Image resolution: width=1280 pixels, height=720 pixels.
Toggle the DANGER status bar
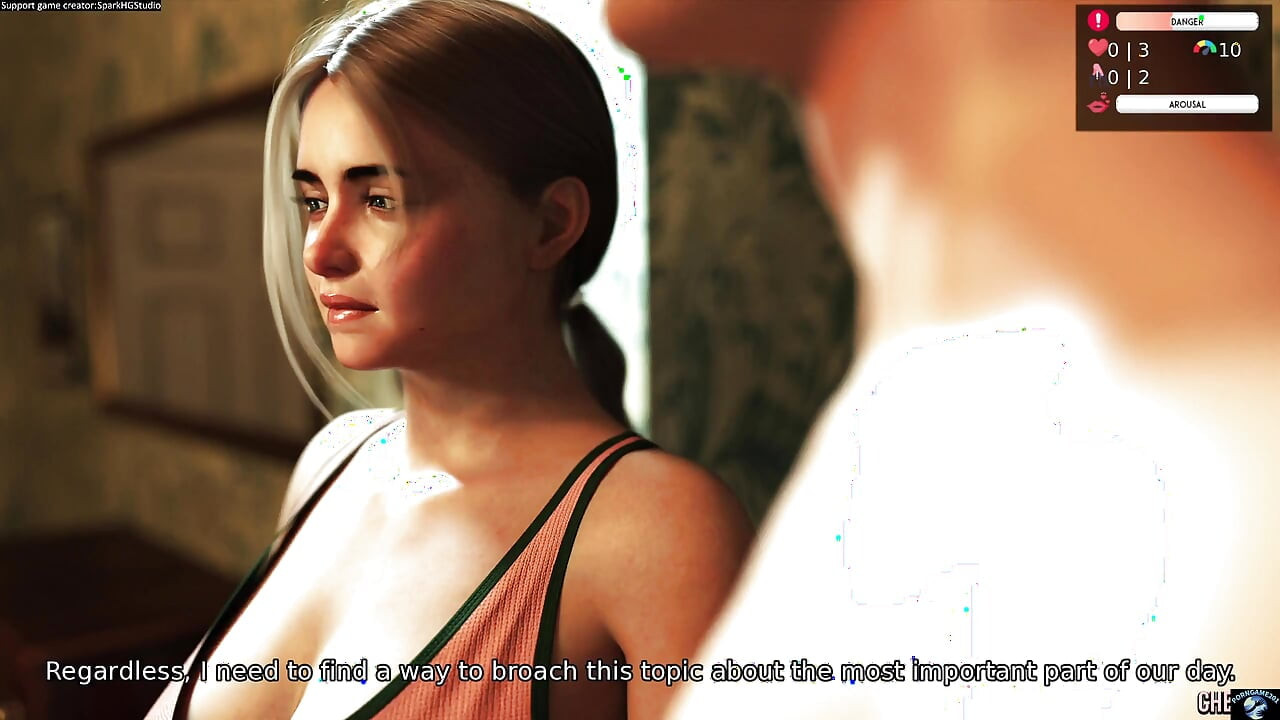(1187, 21)
